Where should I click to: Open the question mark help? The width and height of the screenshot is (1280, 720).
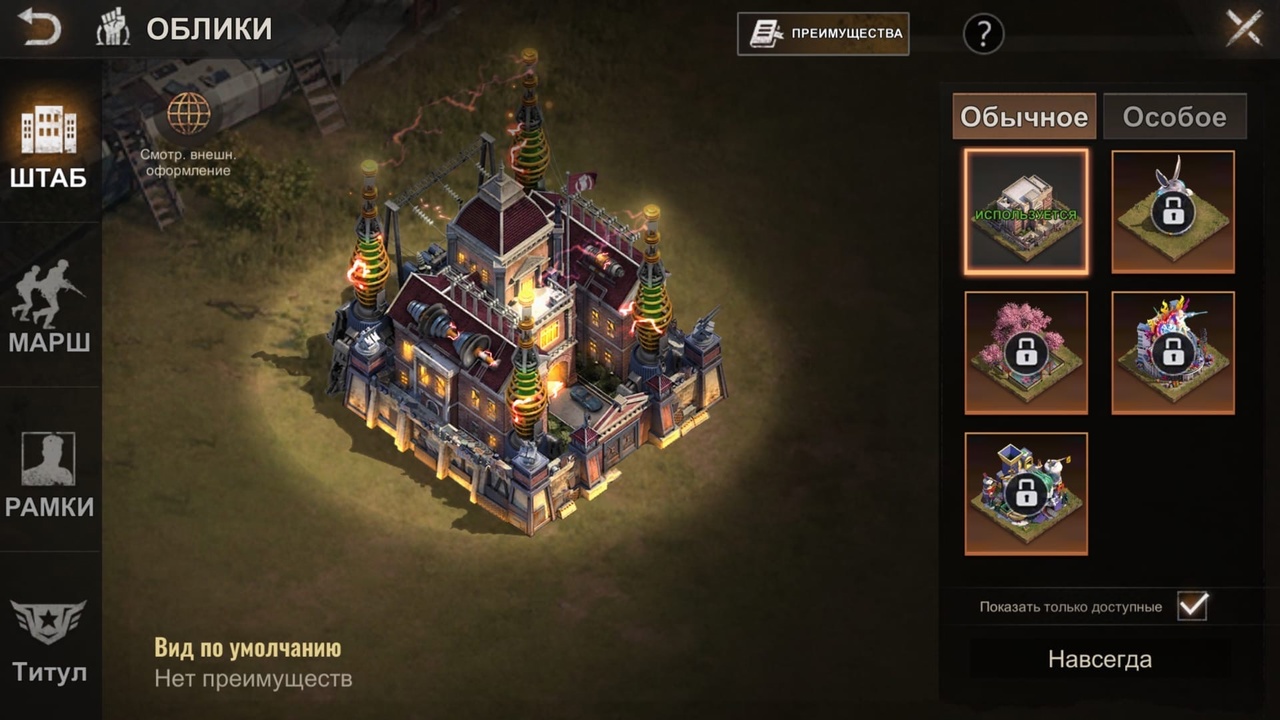pos(983,34)
